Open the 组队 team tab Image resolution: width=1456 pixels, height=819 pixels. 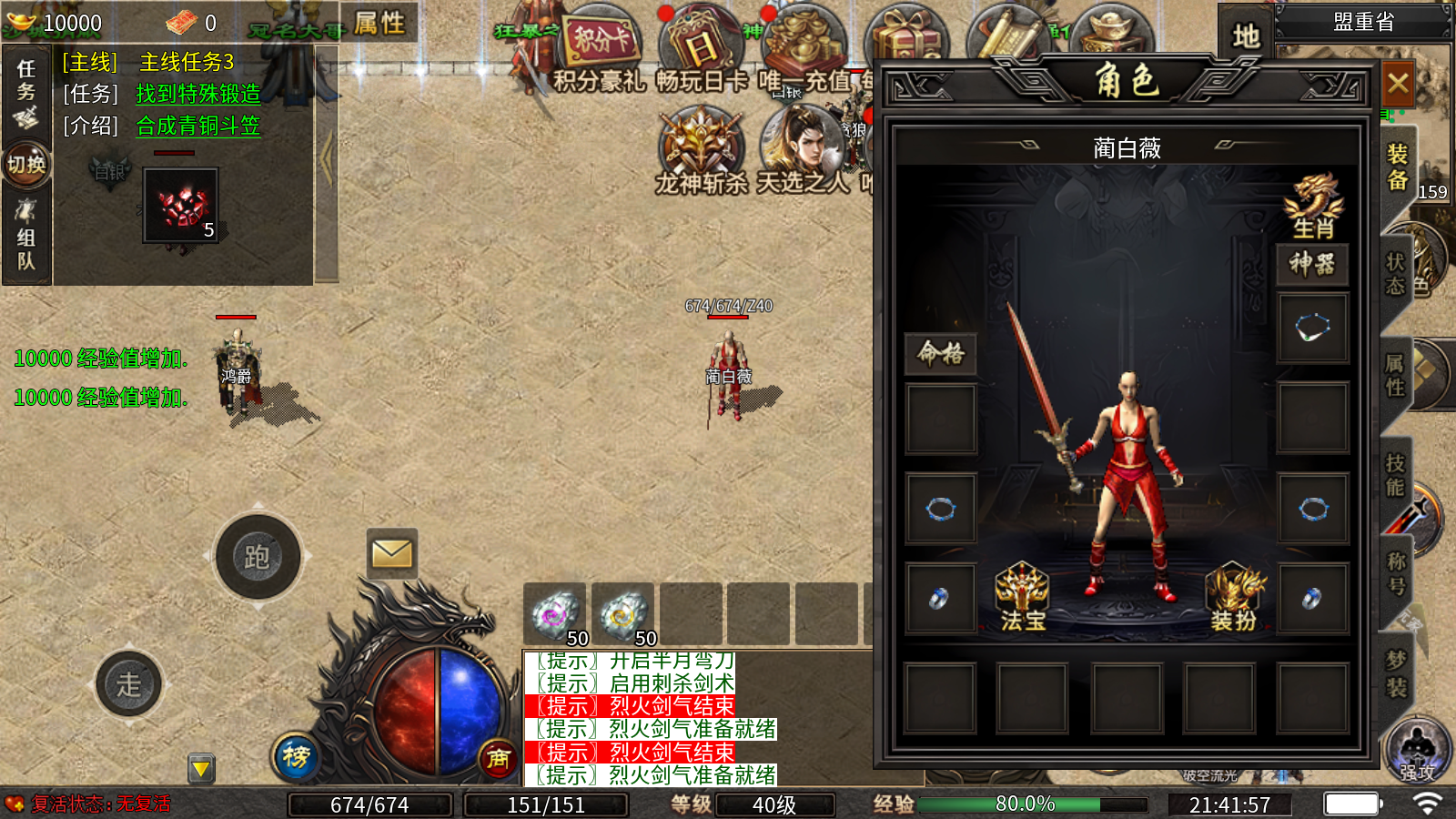26,238
